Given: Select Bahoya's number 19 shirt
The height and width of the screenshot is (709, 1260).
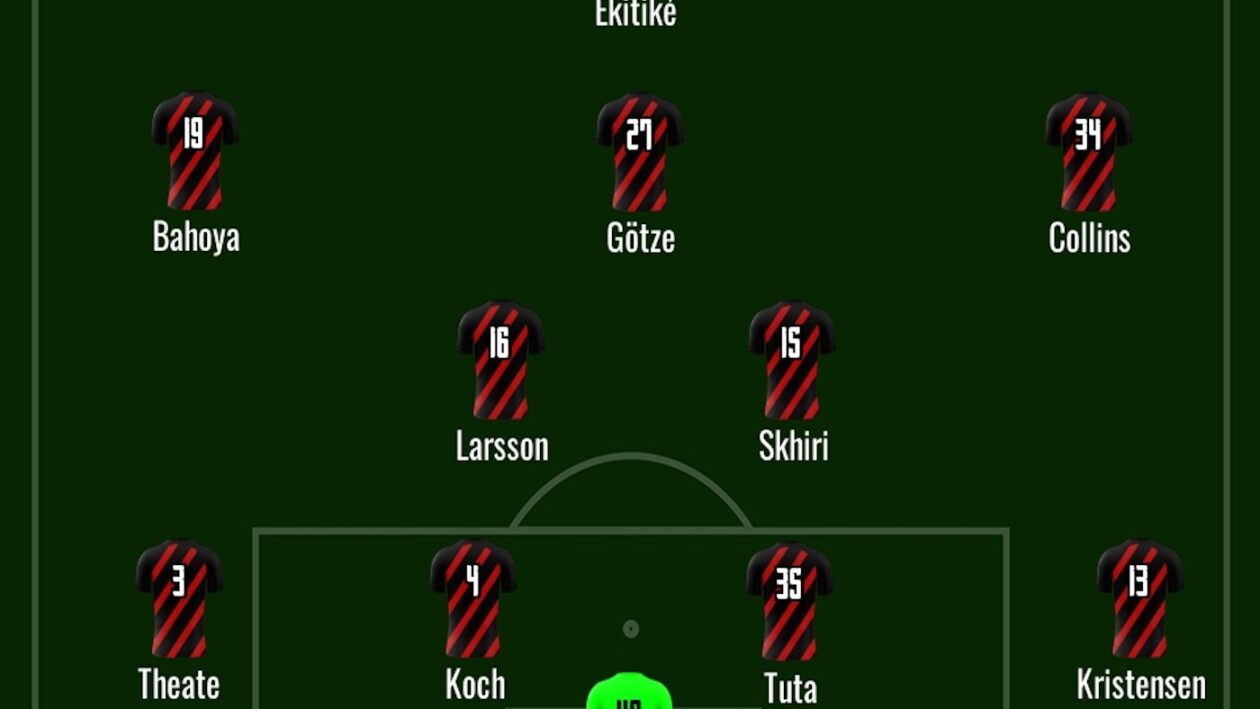Looking at the screenshot, I should click(195, 150).
